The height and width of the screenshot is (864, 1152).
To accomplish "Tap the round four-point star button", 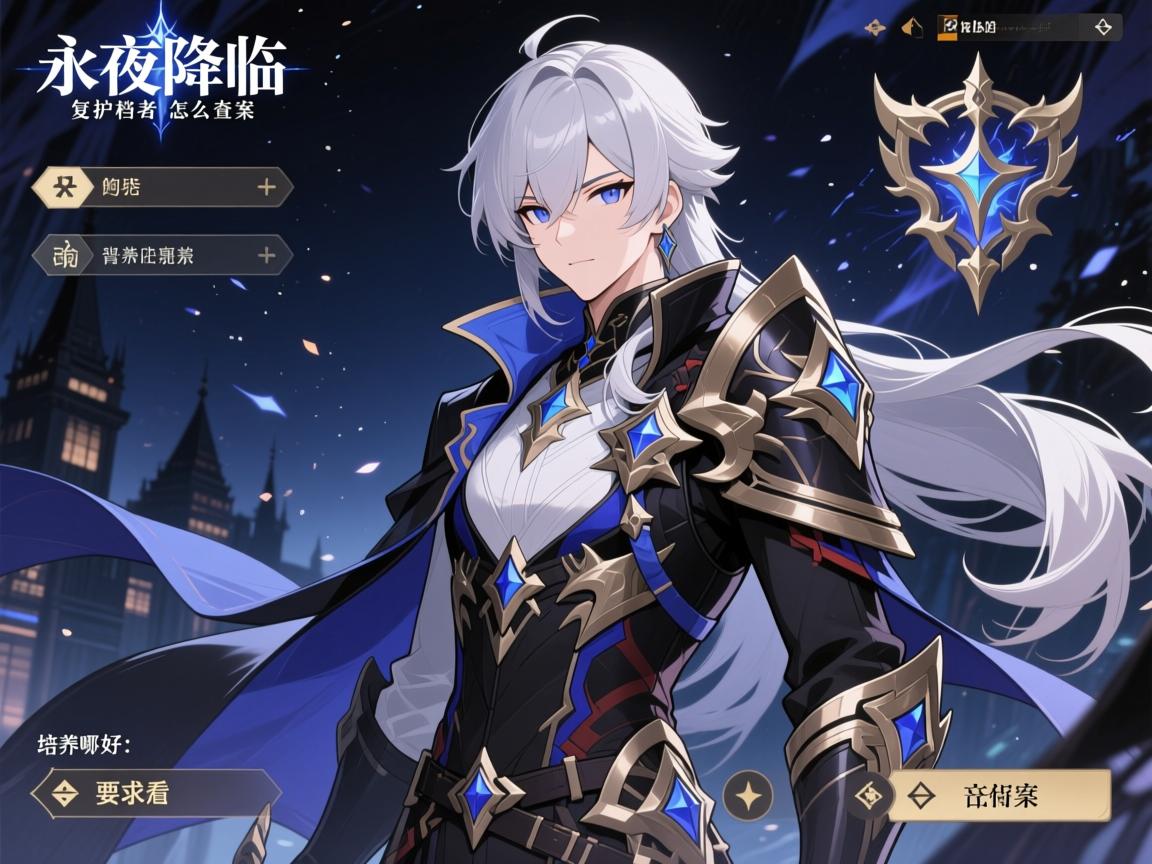I will coord(746,794).
